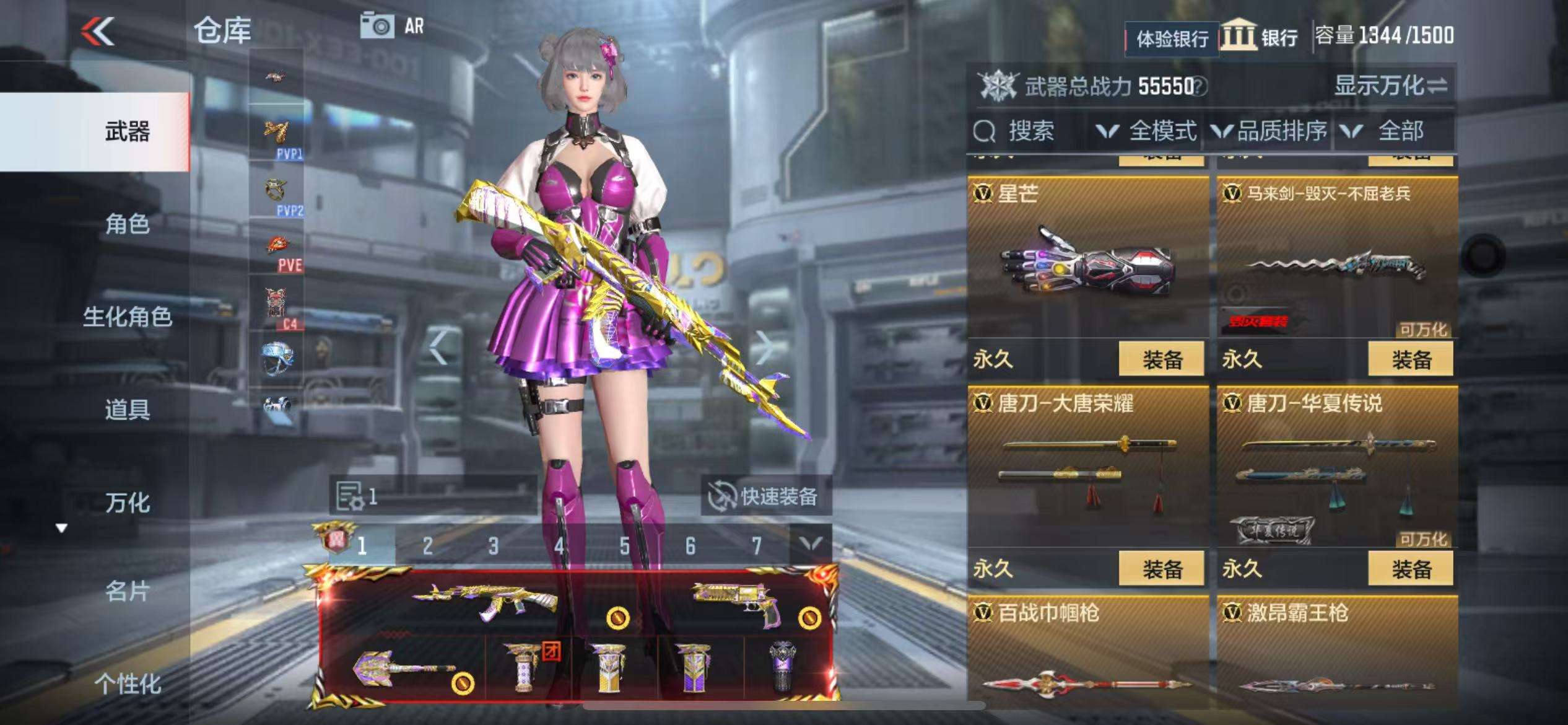Screen dimensions: 1568x725
Task: Switch to loadout slot 3
Action: pos(493,546)
